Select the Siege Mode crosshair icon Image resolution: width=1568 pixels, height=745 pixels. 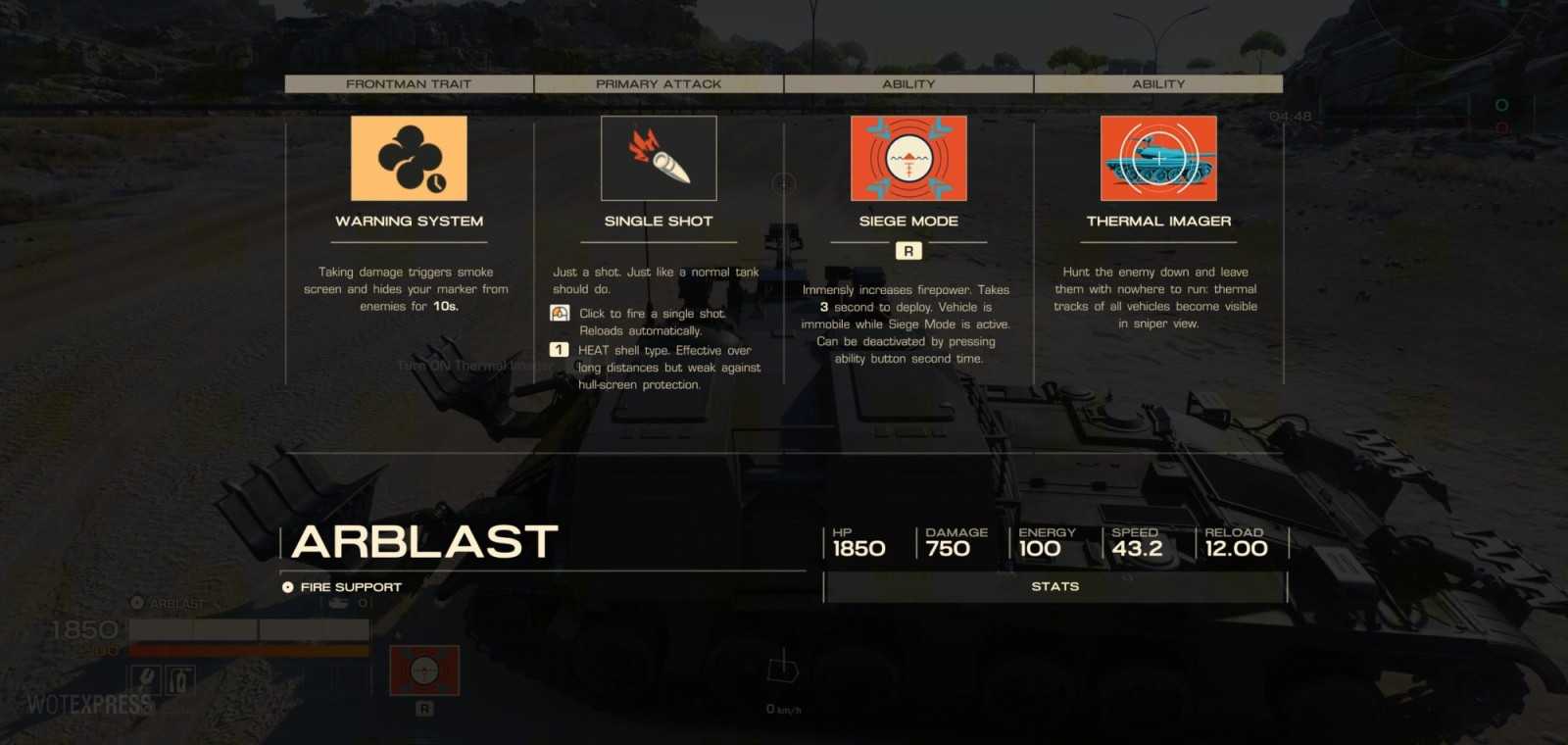point(908,158)
